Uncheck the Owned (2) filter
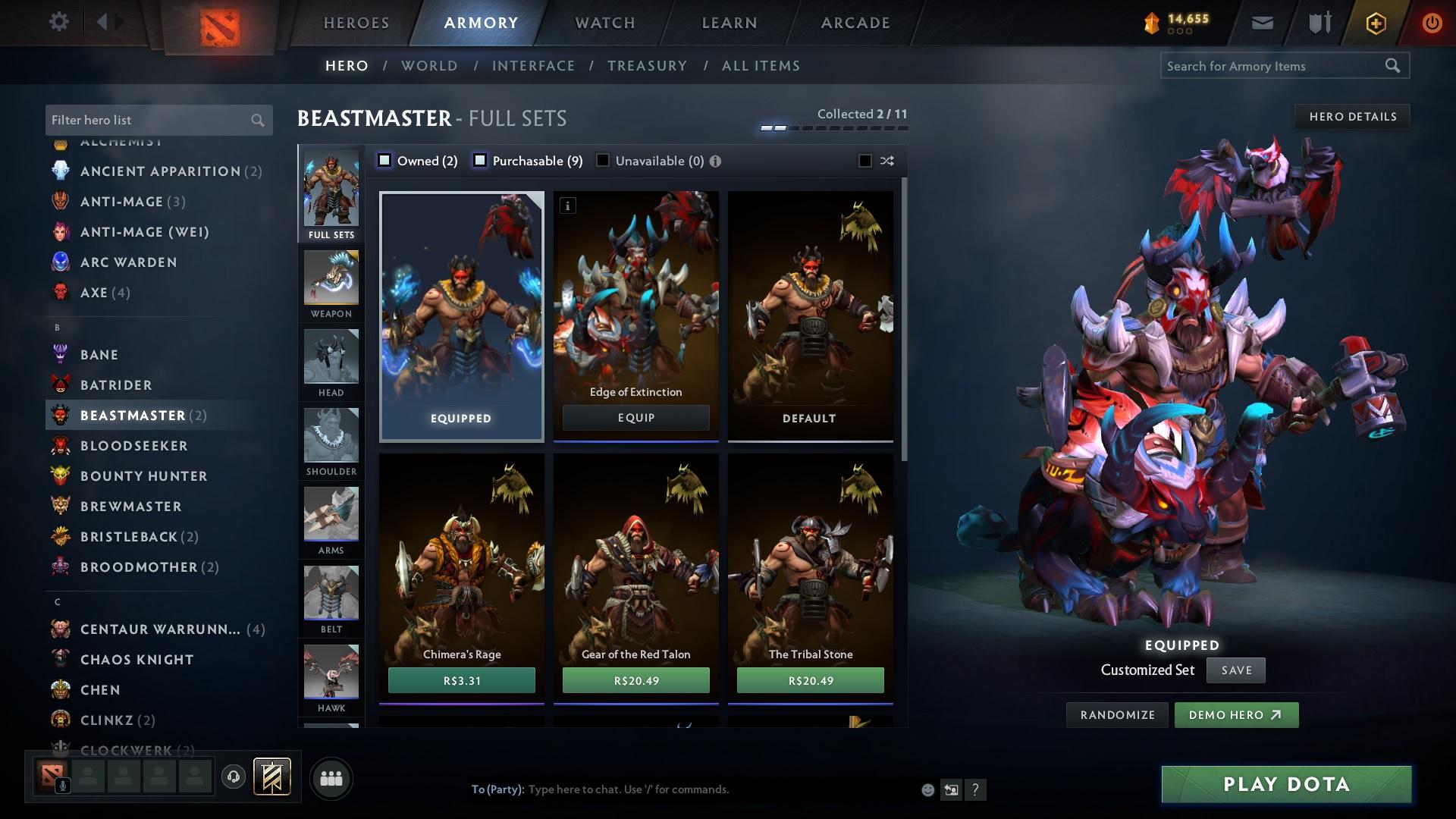 click(385, 160)
